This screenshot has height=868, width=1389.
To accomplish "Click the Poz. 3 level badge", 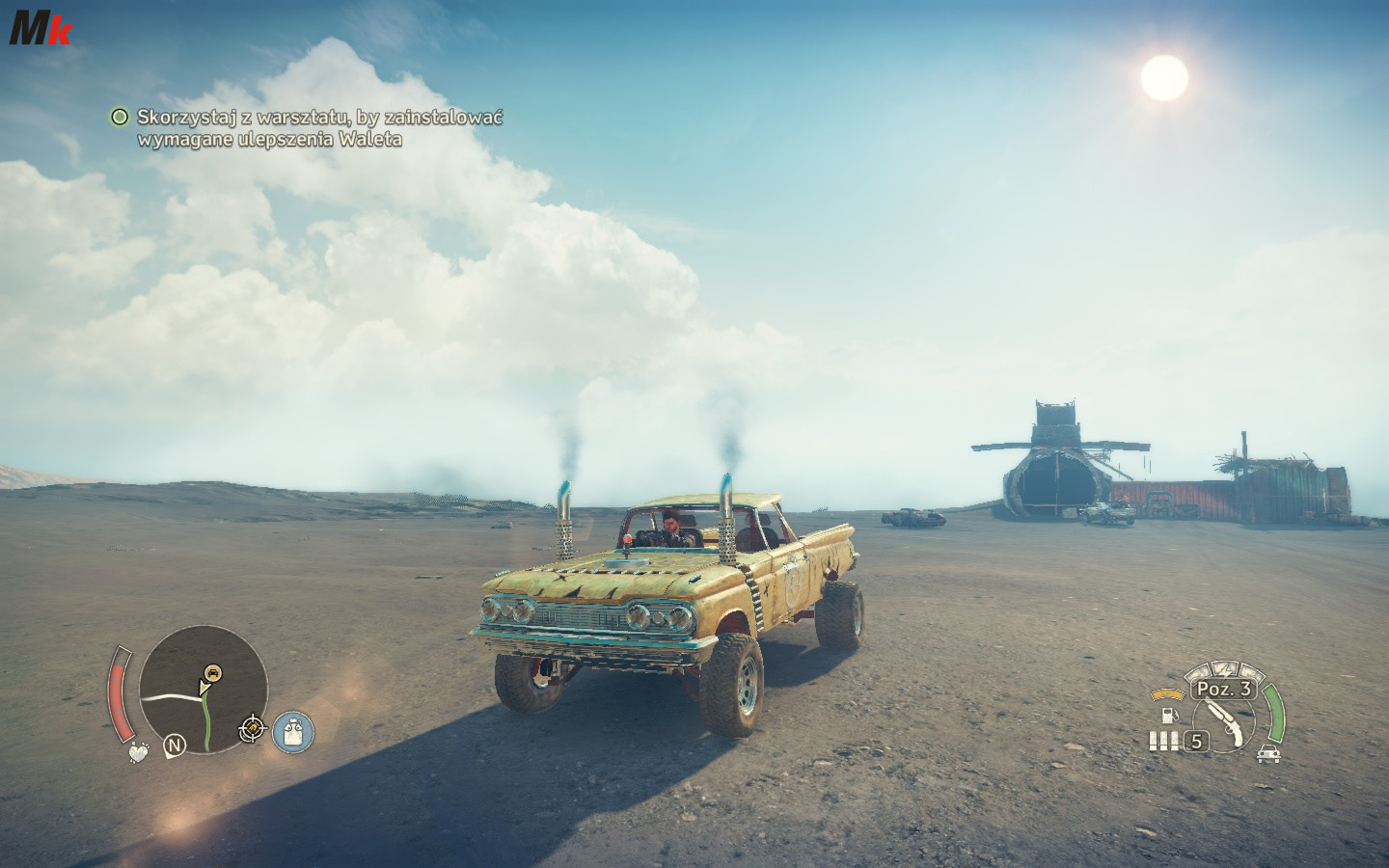I will pos(1224,689).
